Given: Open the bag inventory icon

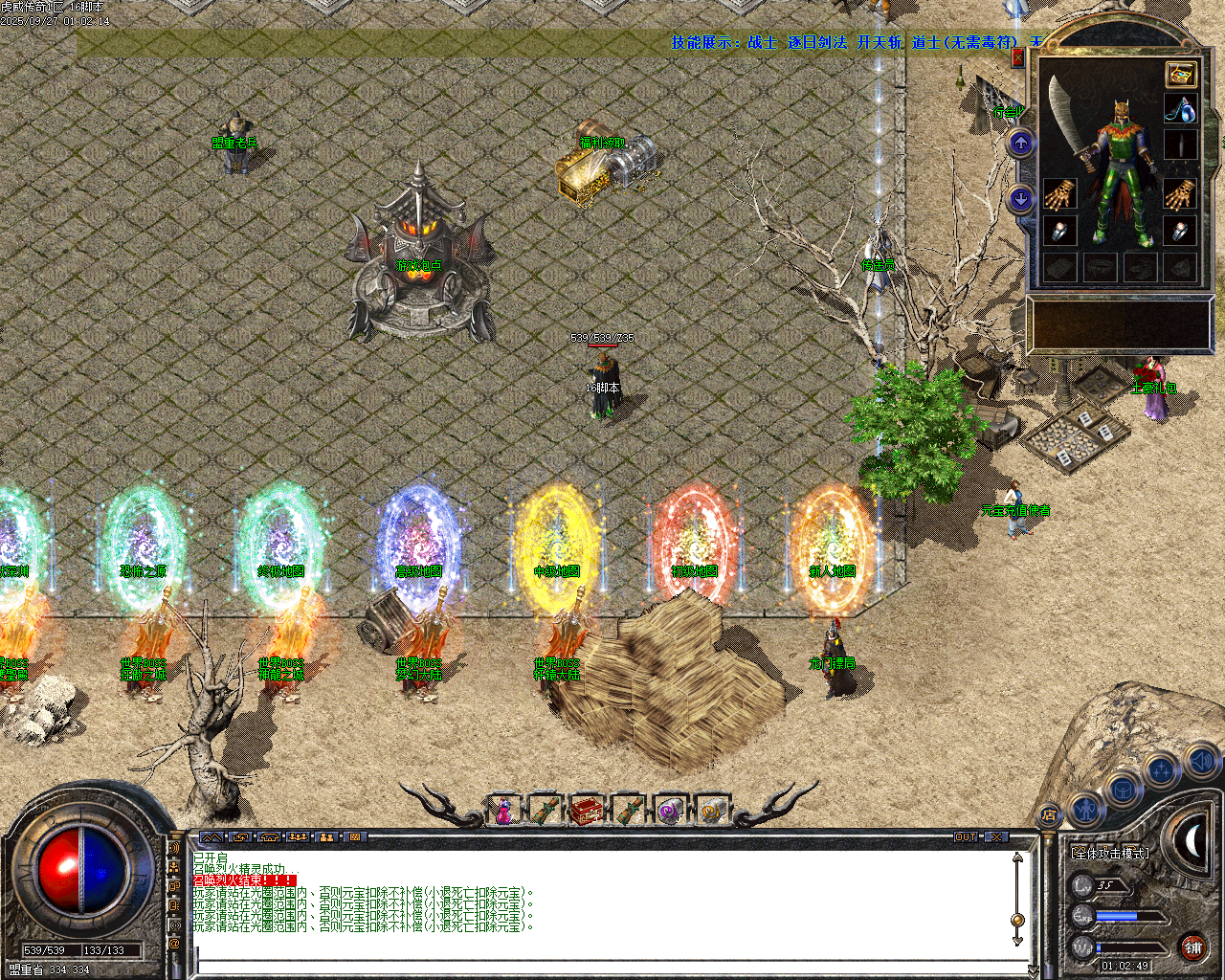Looking at the screenshot, I should click(1123, 790).
